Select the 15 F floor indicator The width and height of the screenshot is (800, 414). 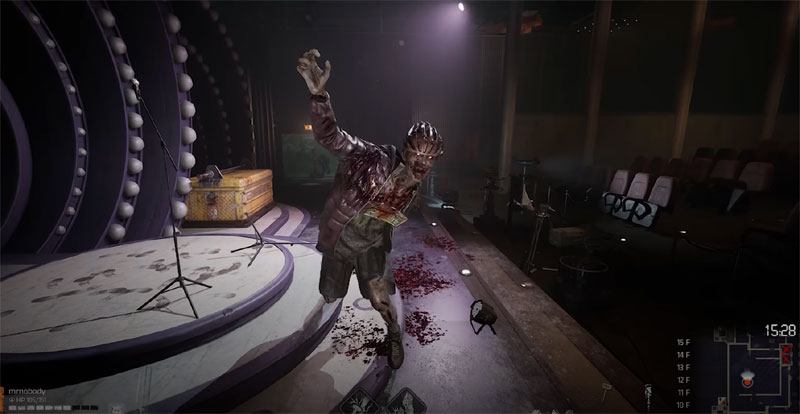pos(684,342)
